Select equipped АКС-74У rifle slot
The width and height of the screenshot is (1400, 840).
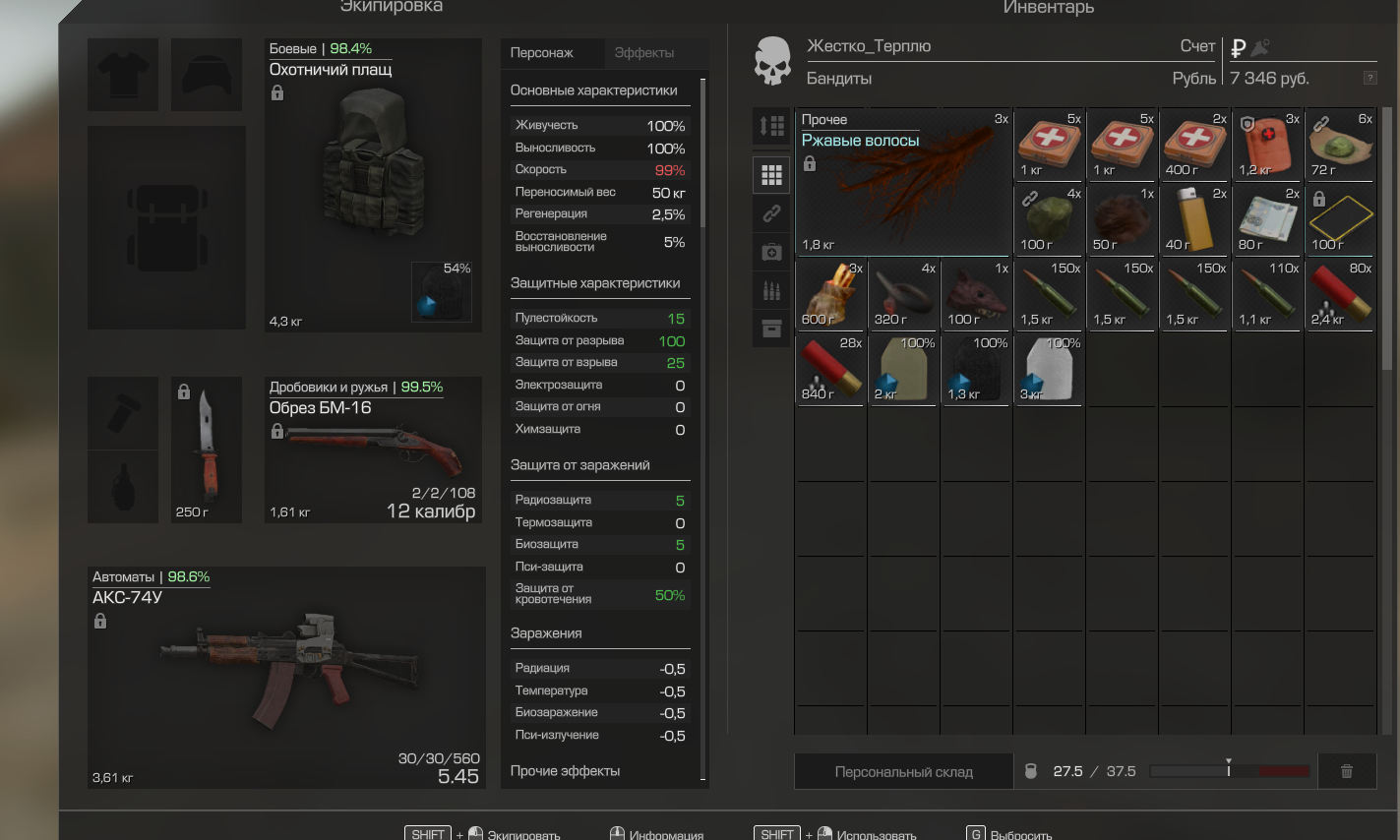(286, 678)
